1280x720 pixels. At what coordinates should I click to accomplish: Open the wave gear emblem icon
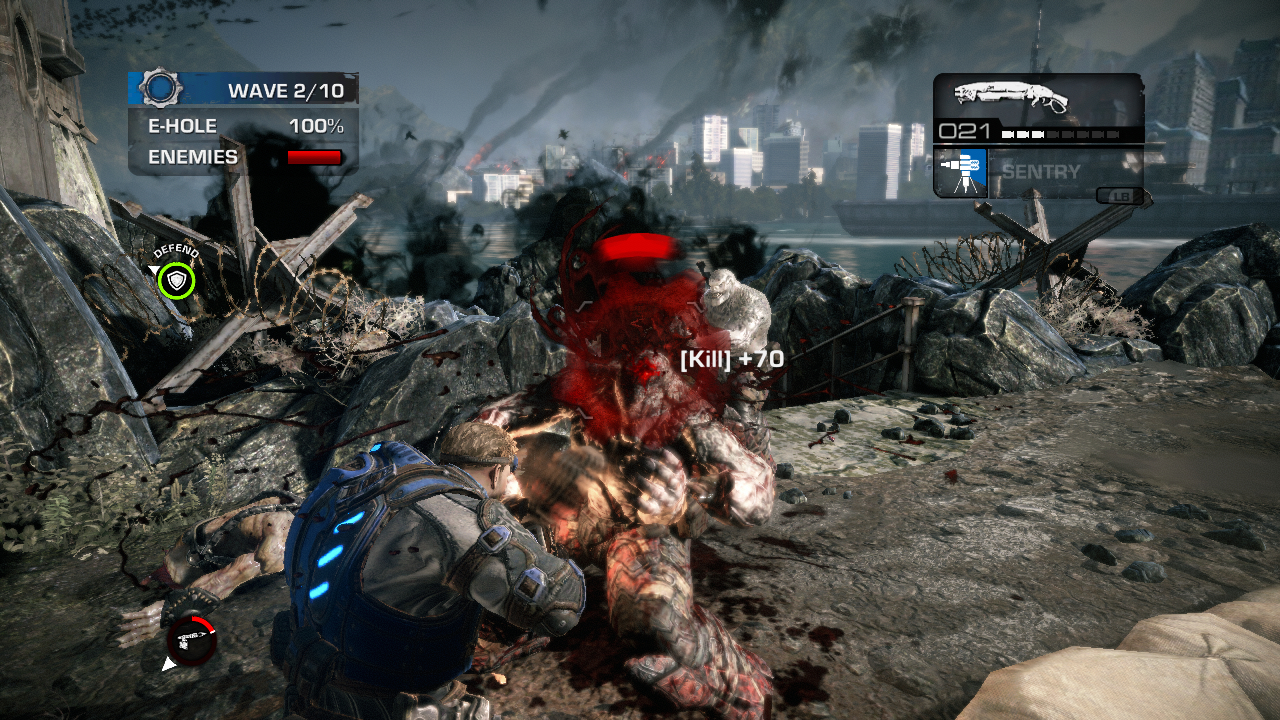coord(159,89)
